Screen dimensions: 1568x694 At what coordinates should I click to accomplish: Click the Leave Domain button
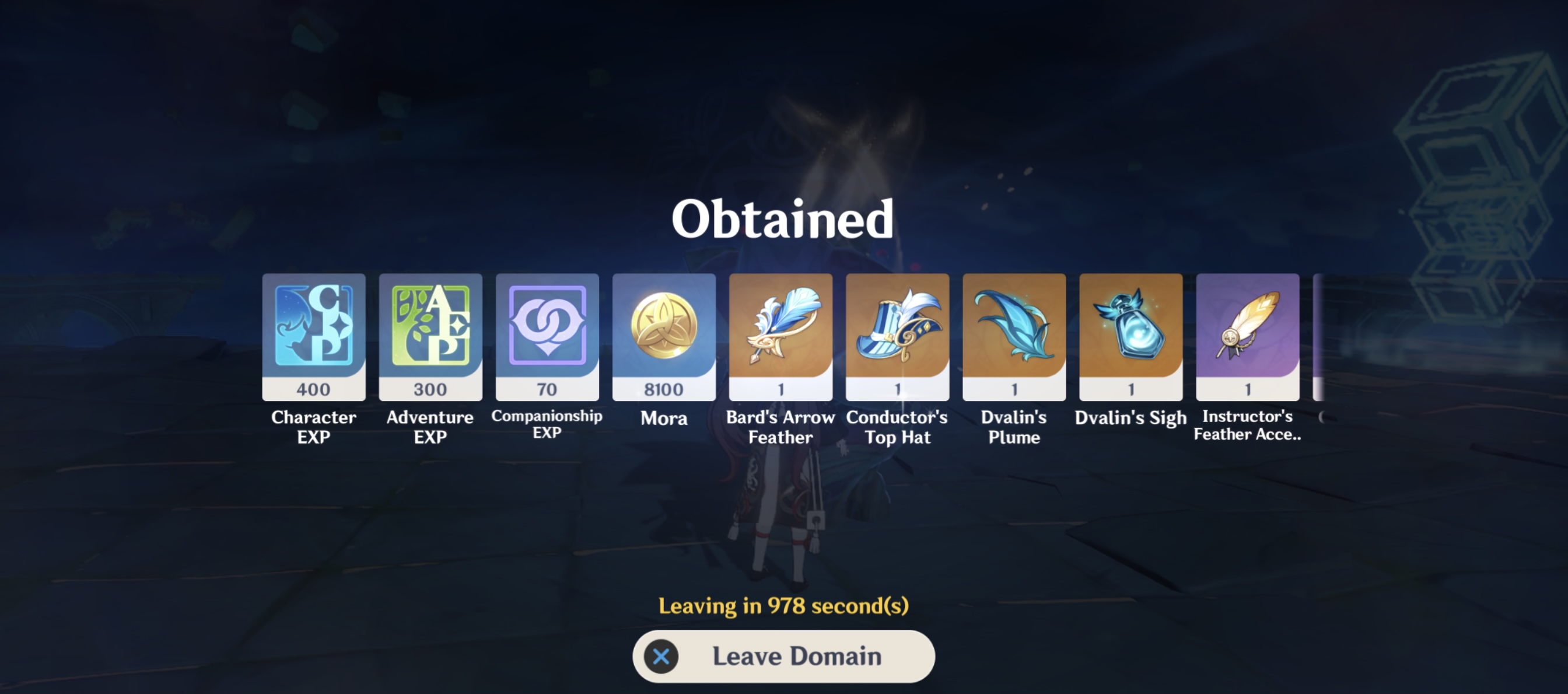pos(783,656)
